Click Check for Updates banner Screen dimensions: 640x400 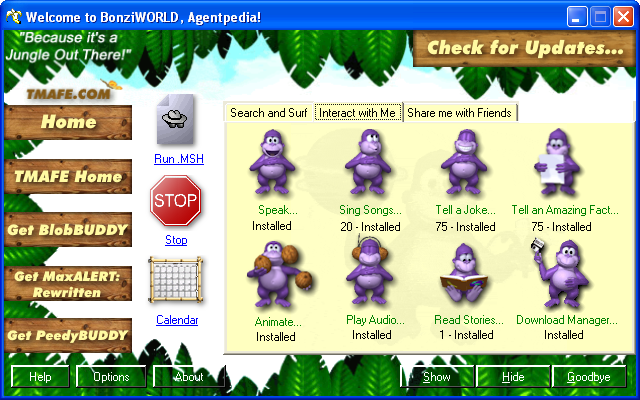click(525, 47)
